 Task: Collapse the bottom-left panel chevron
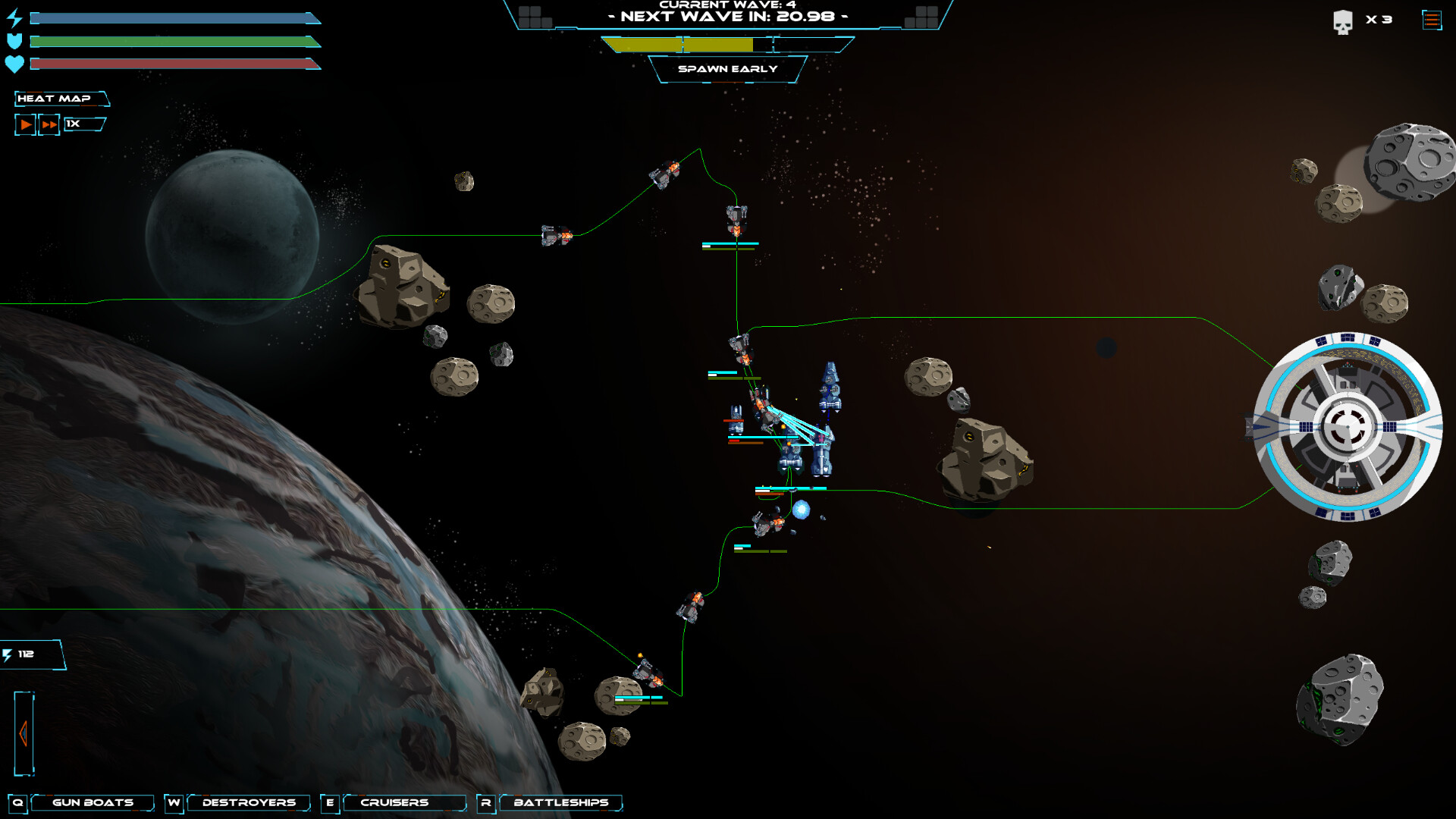point(25,734)
